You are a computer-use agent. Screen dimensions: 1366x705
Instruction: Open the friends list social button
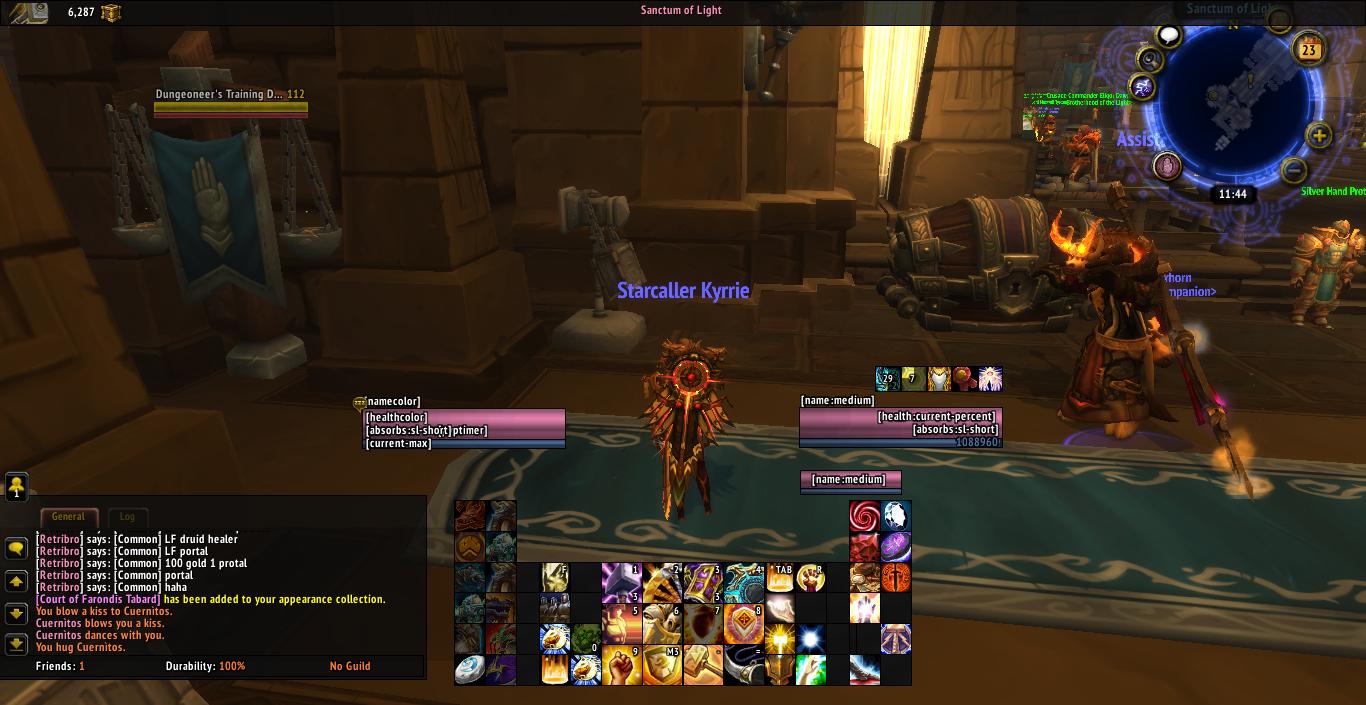[x=16, y=486]
